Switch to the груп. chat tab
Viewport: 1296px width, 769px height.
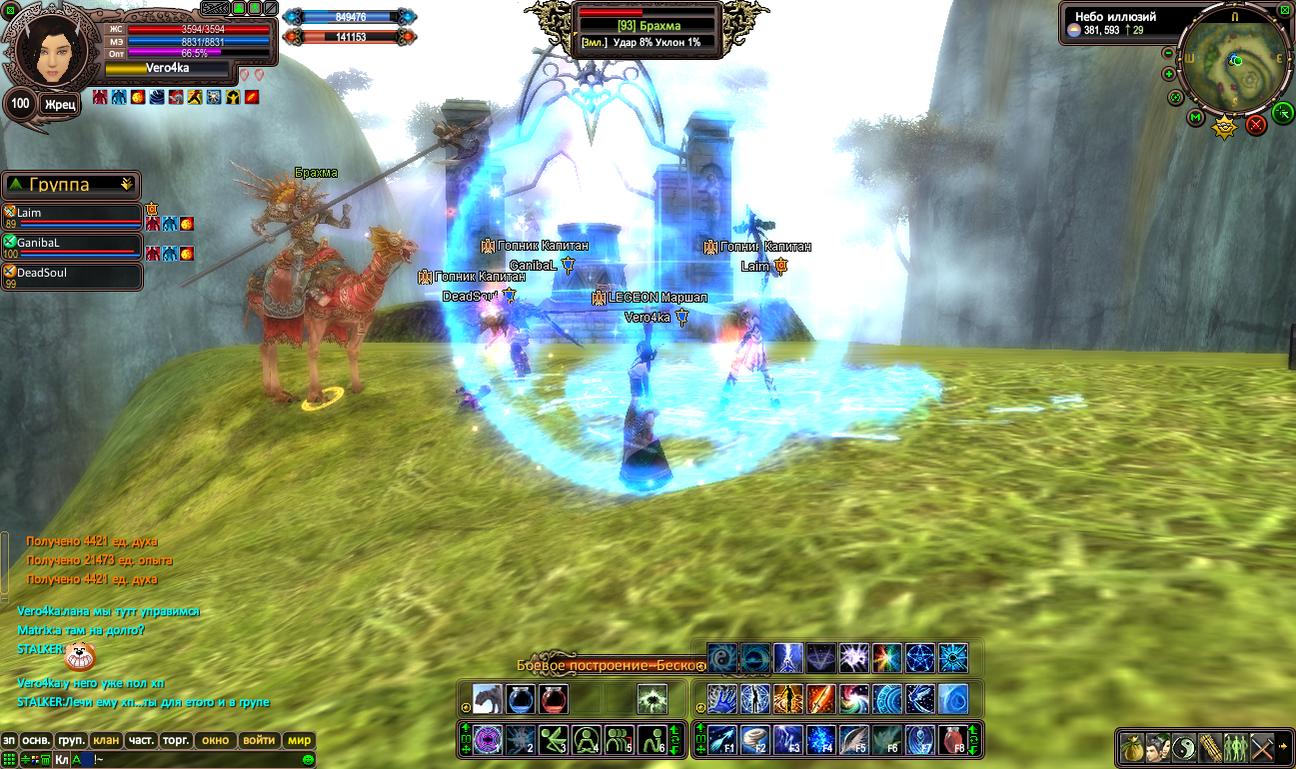71,741
